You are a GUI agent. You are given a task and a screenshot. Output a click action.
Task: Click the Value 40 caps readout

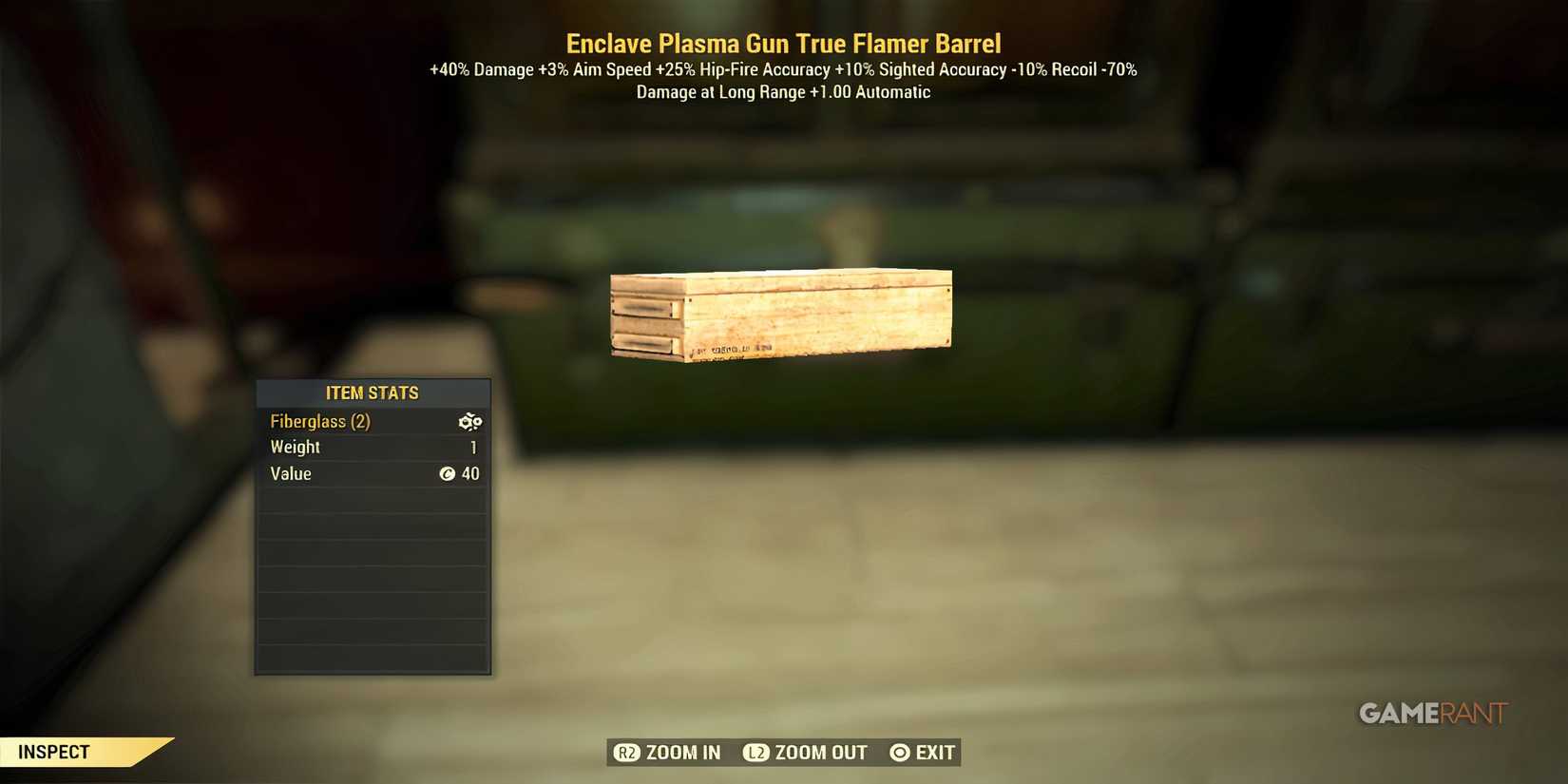(465, 473)
